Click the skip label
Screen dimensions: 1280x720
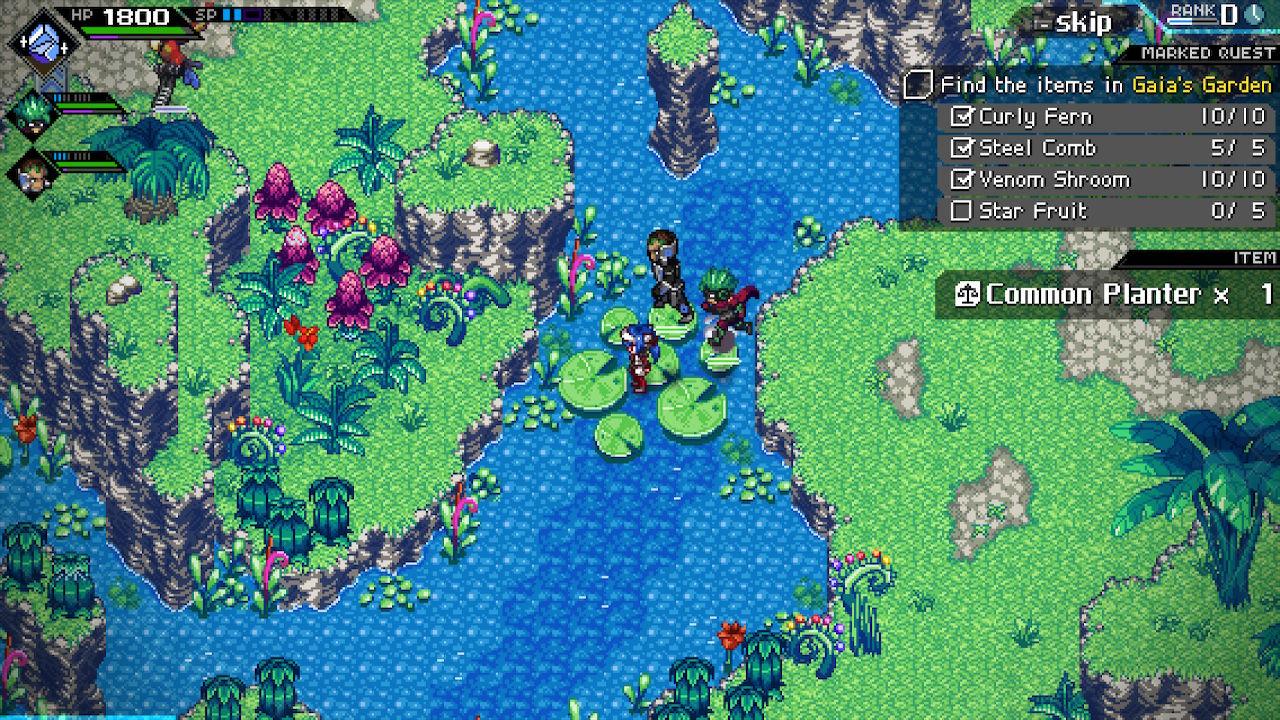click(1082, 22)
